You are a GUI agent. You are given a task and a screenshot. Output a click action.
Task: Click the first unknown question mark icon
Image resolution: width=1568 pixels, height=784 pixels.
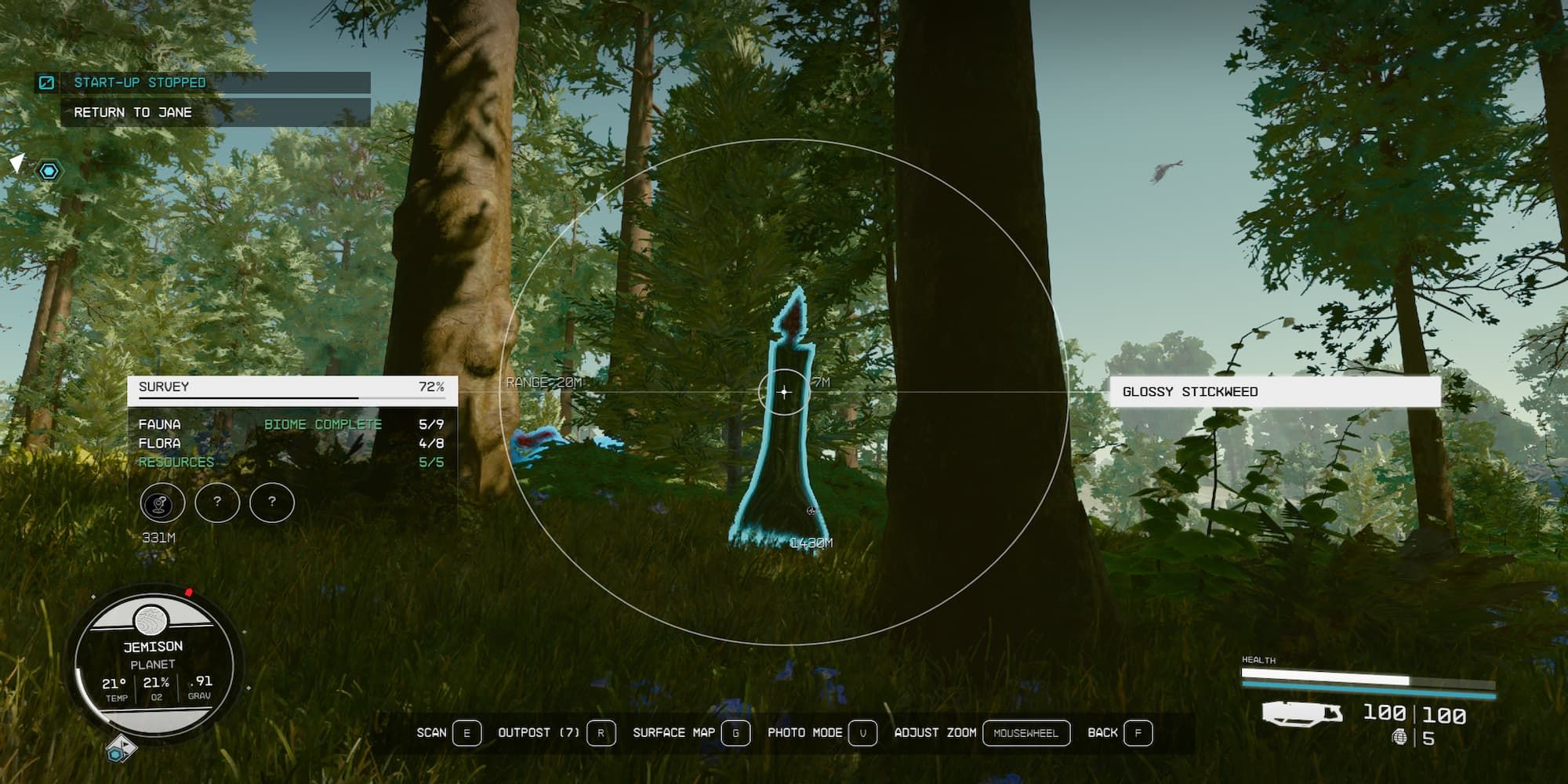[218, 503]
